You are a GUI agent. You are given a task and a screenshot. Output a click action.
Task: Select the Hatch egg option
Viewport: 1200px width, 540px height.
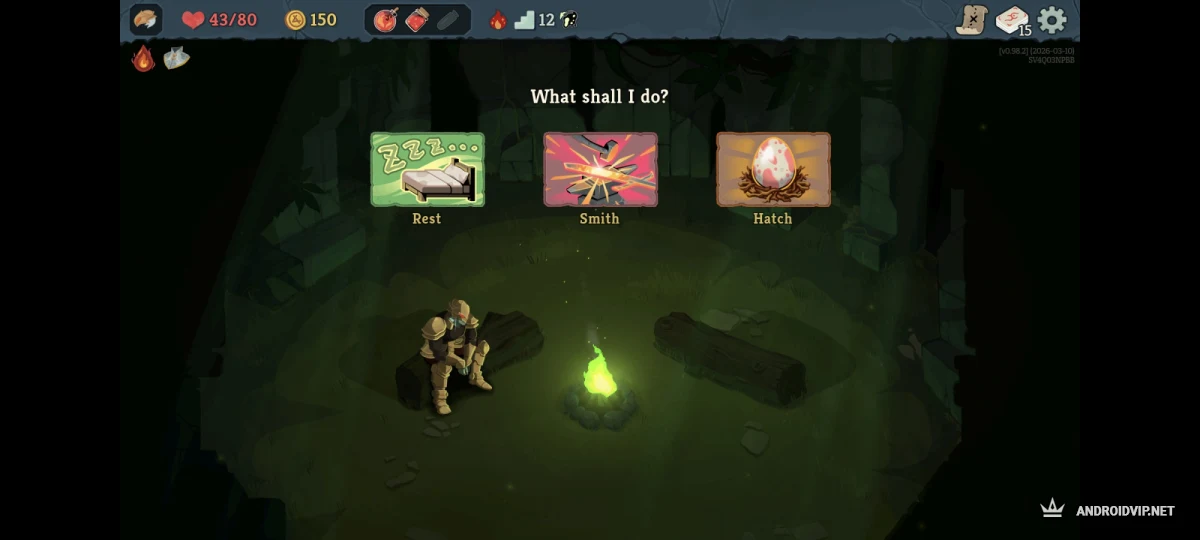pyautogui.click(x=773, y=170)
